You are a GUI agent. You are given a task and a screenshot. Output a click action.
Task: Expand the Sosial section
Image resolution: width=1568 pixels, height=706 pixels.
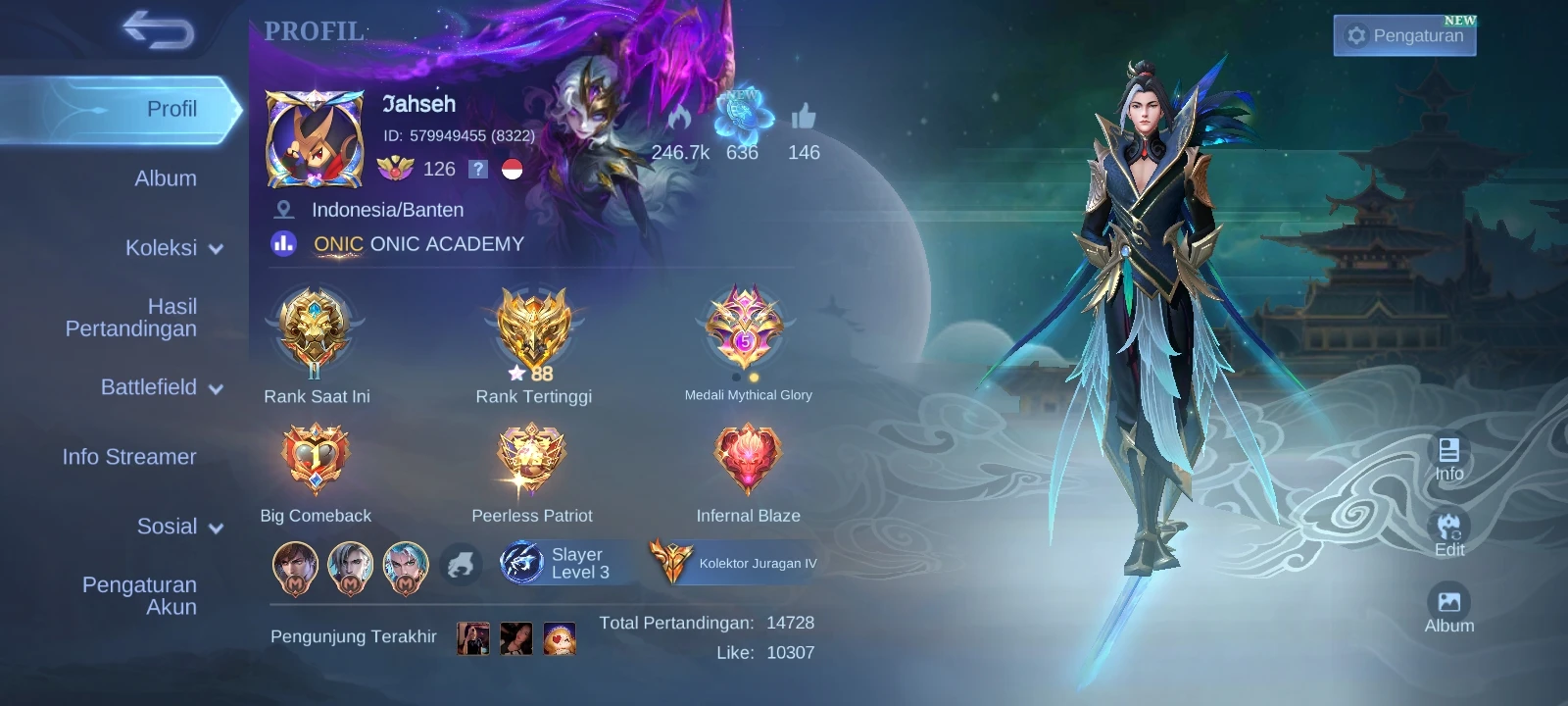[179, 527]
